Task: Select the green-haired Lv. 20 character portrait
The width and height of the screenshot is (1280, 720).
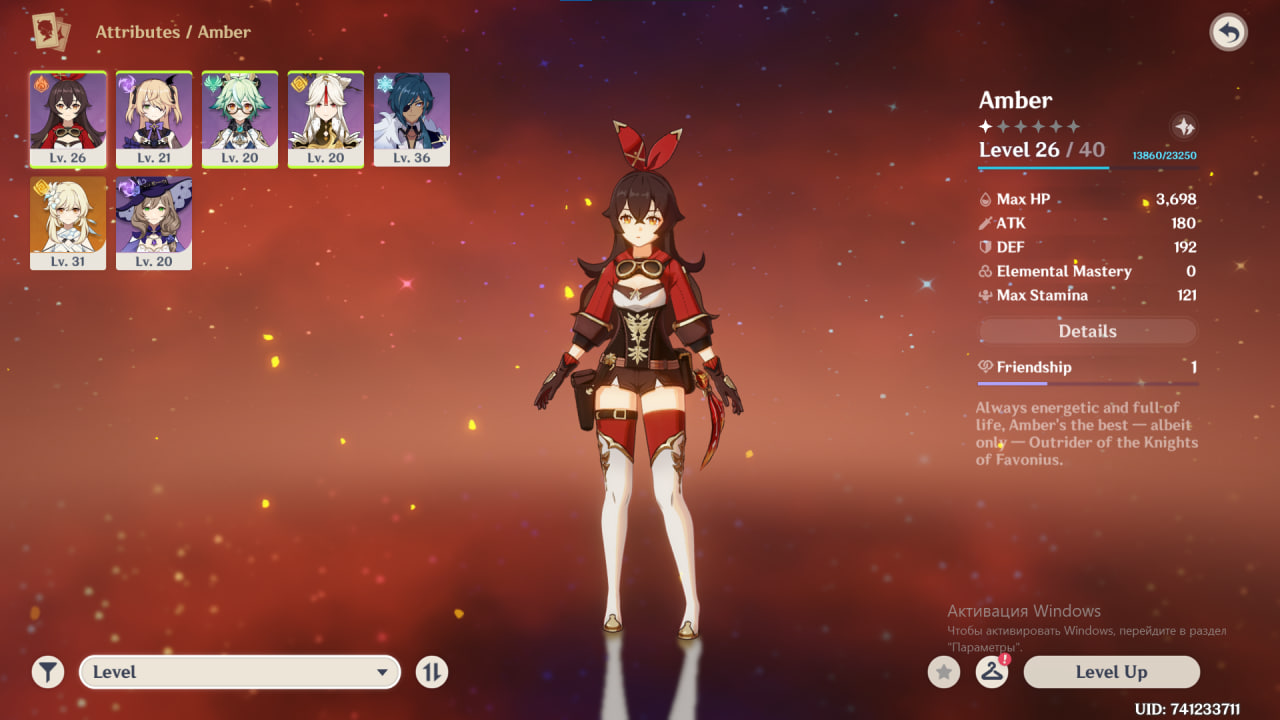Action: coord(240,119)
